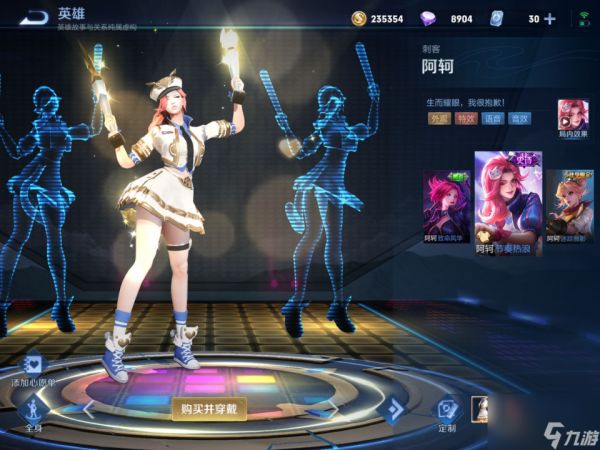Click the white outfit thumbnail beside 定制

479,410
